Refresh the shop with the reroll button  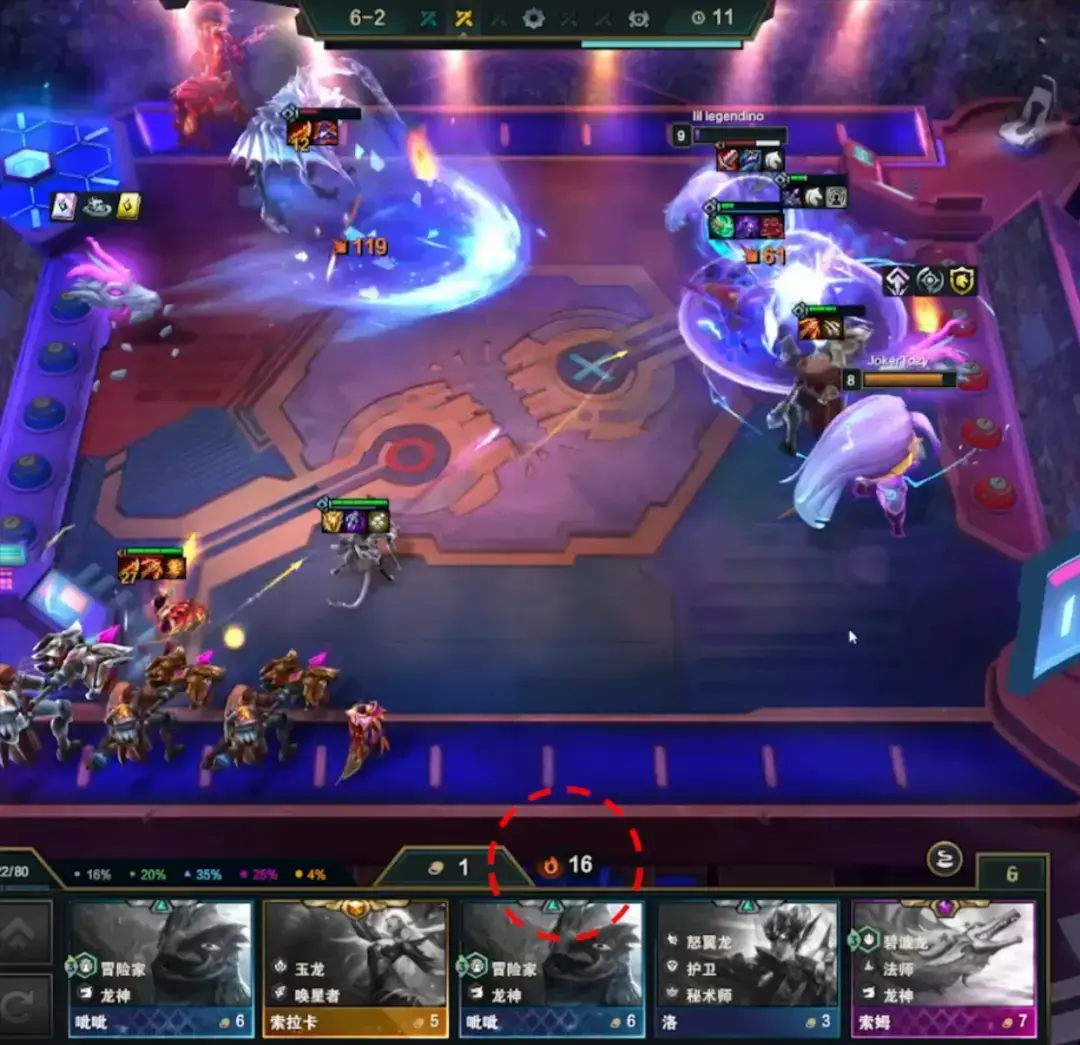pyautogui.click(x=25, y=1005)
